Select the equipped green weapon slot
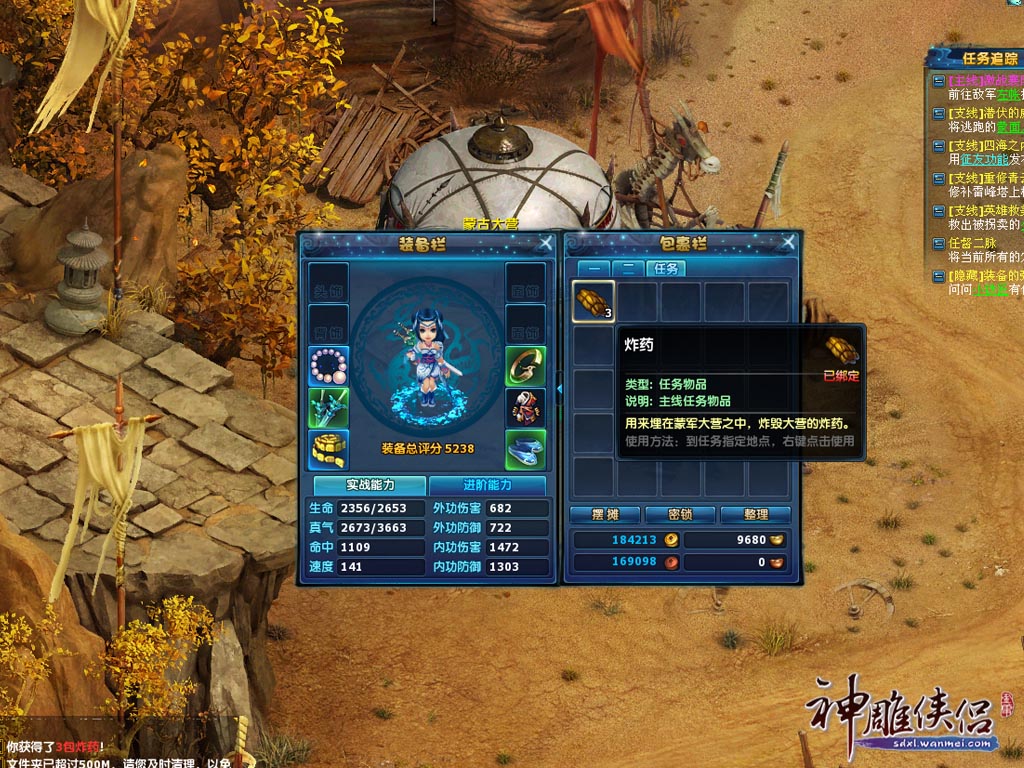Image resolution: width=1024 pixels, height=768 pixels. (x=328, y=408)
